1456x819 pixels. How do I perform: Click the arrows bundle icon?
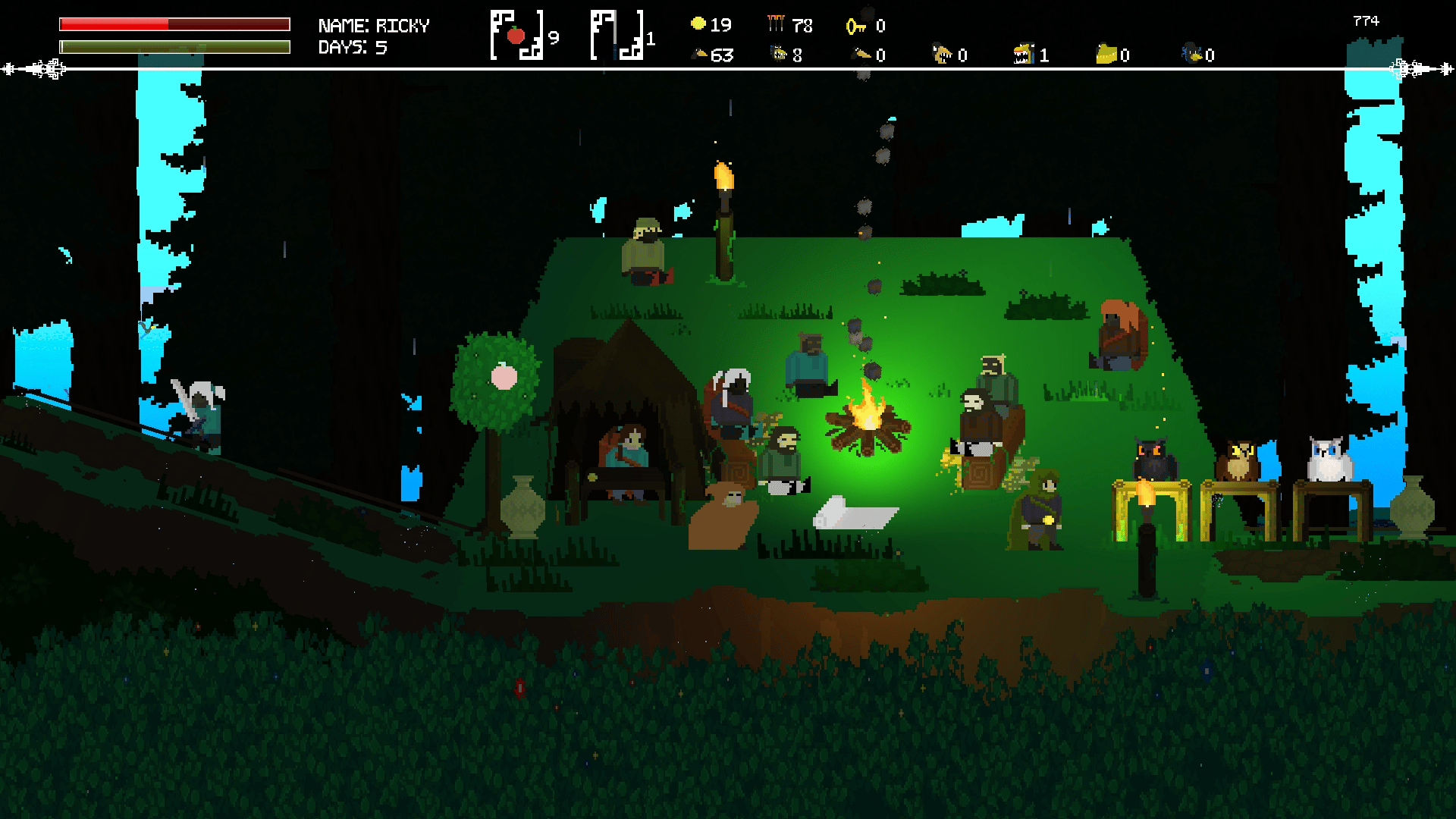pos(775,24)
